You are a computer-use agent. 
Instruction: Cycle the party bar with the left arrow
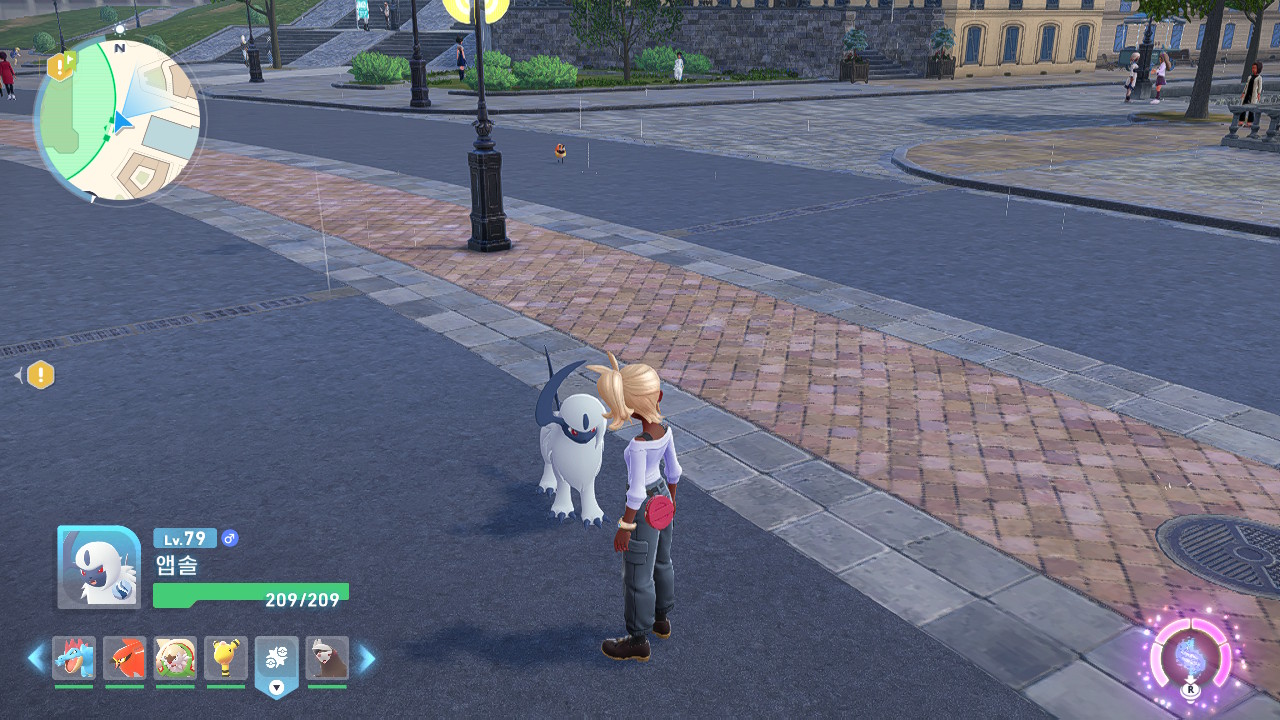(x=36, y=658)
